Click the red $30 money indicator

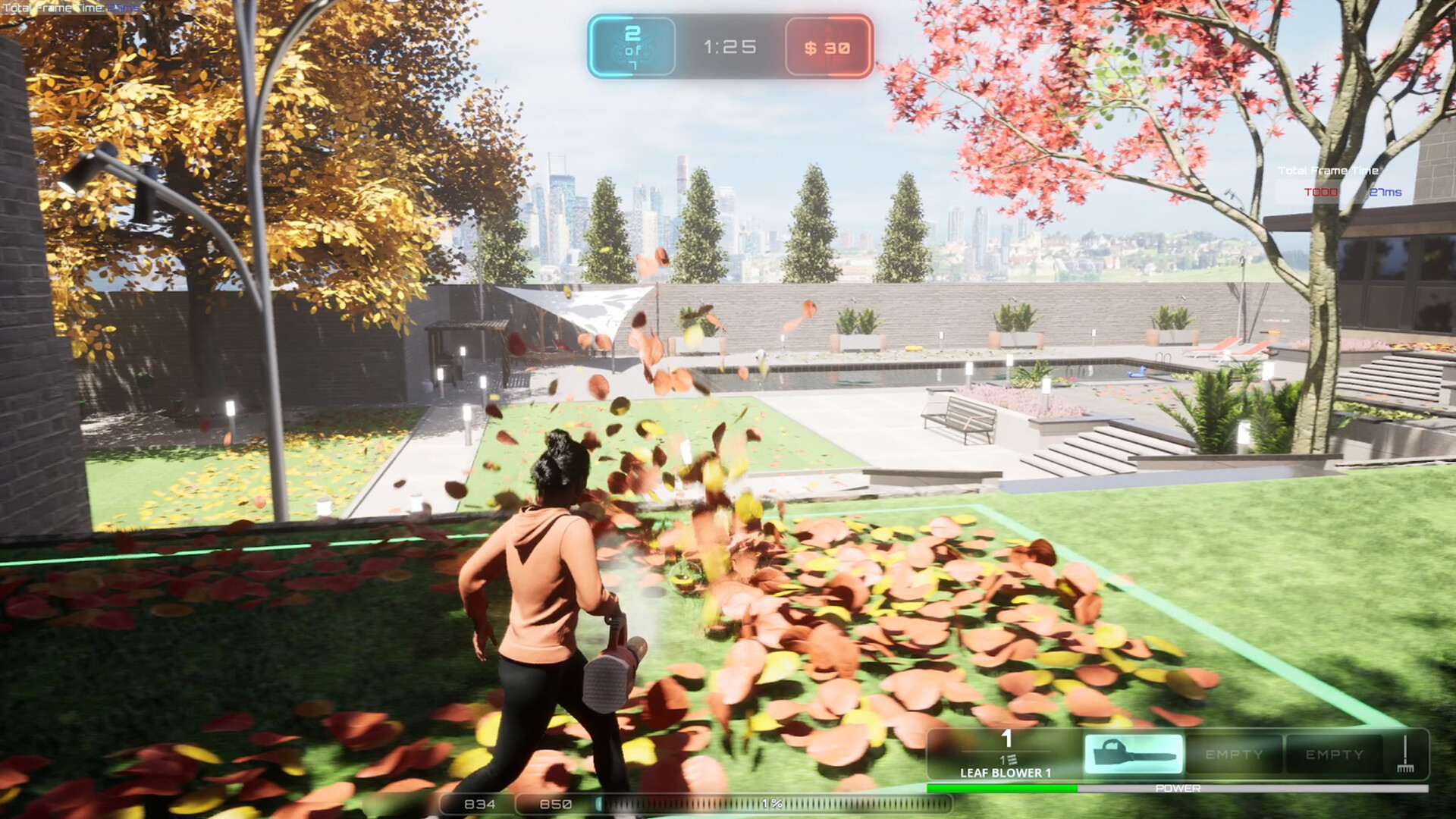coord(827,47)
